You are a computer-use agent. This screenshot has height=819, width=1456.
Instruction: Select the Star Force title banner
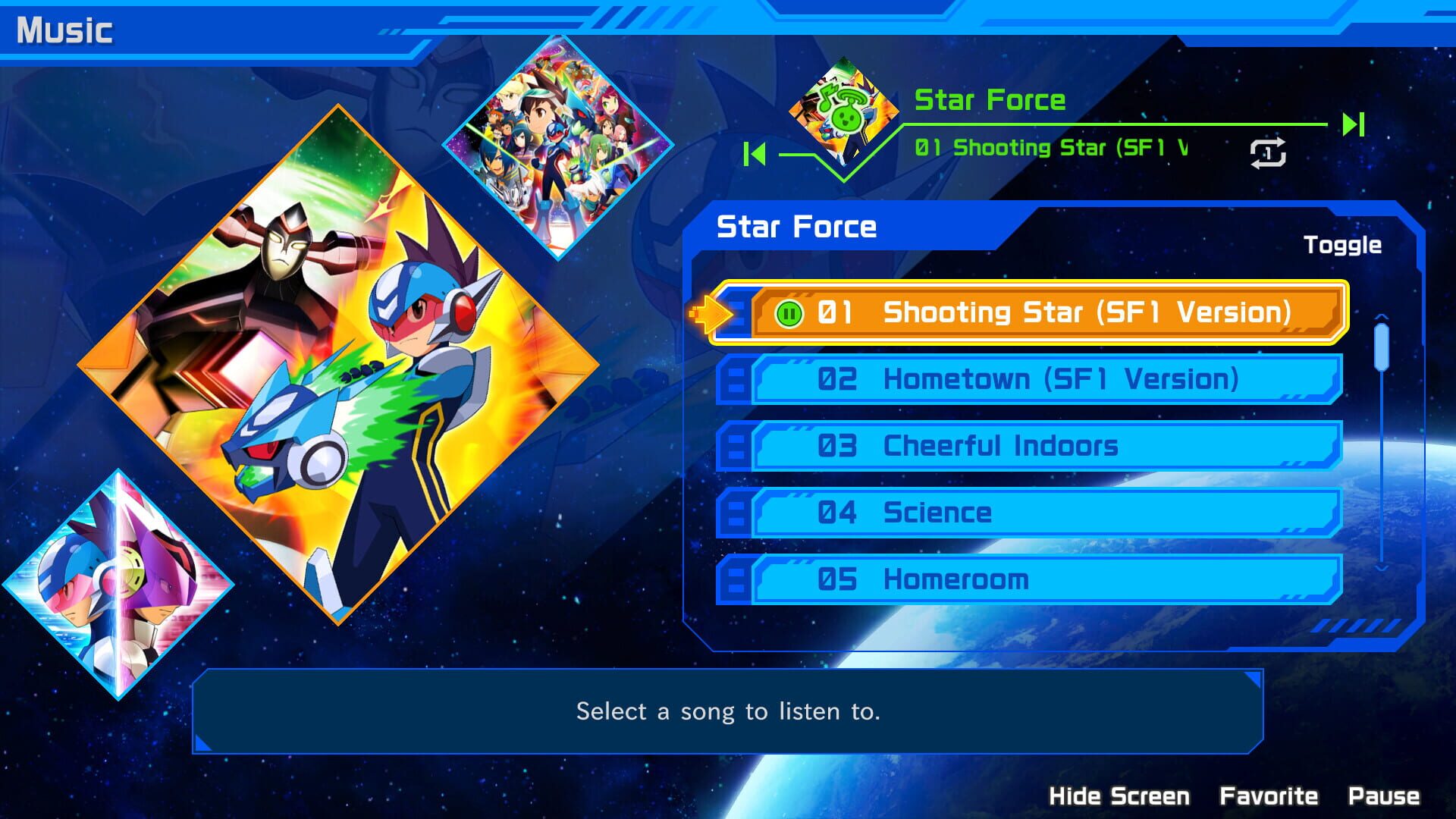[990, 99]
